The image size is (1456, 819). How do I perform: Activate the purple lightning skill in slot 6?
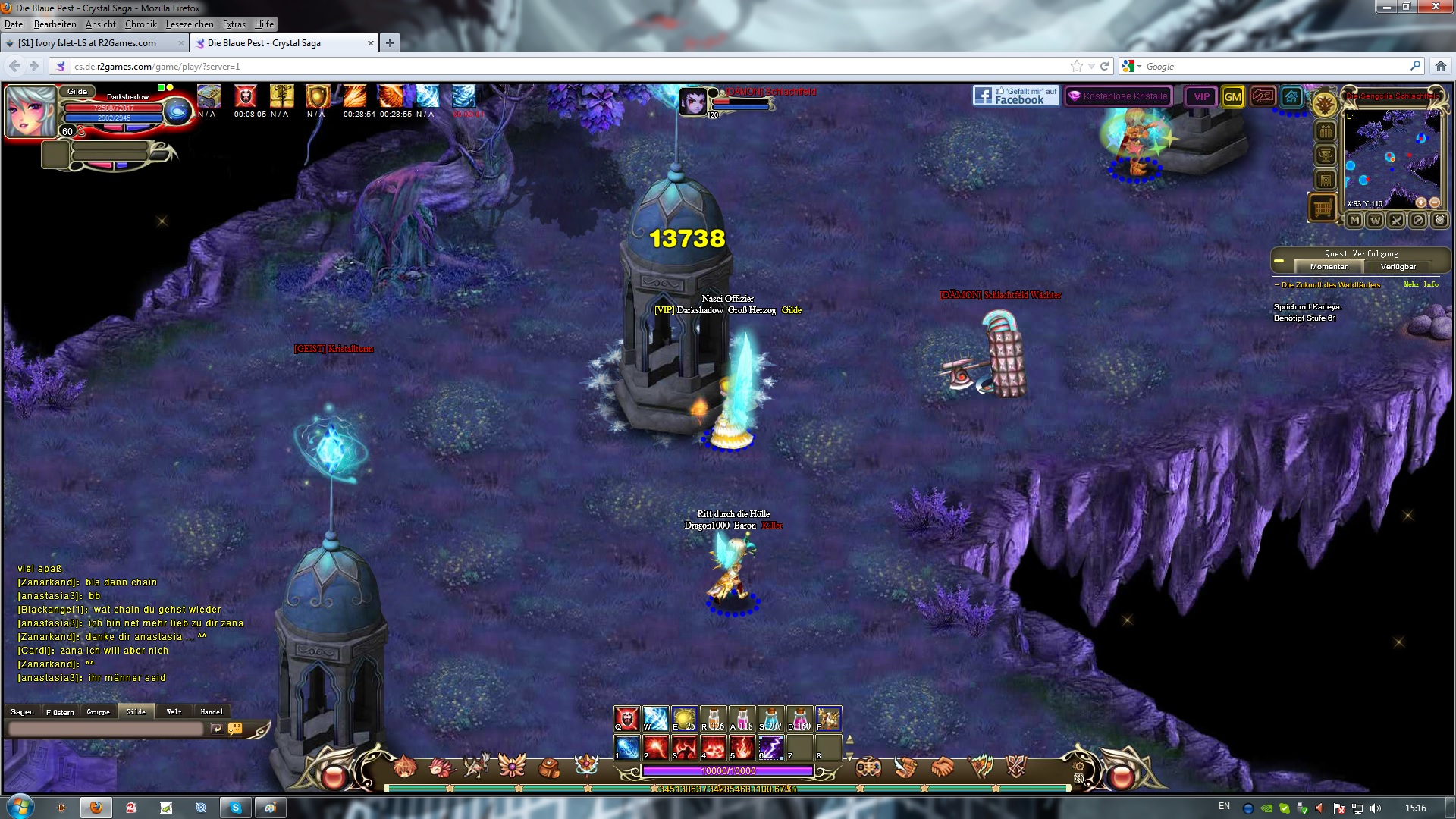click(770, 747)
